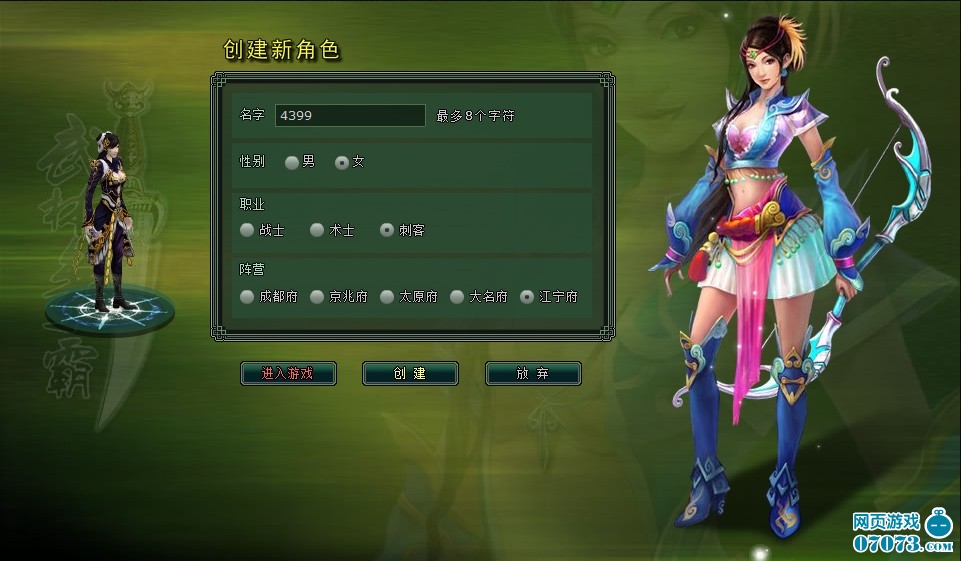Image resolution: width=961 pixels, height=561 pixels.
Task: Pick the 成都府 faction
Action: click(x=247, y=297)
